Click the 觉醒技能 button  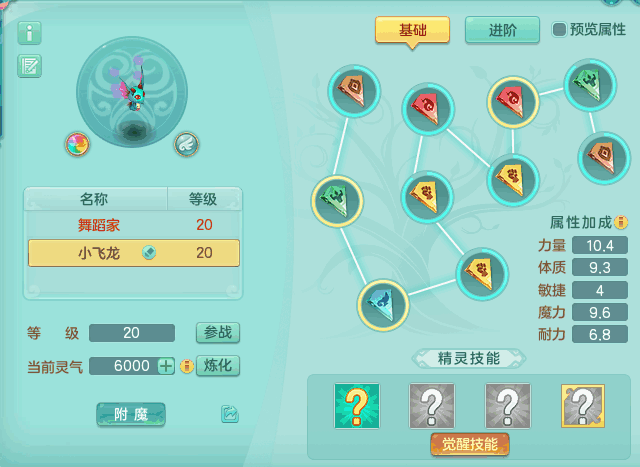pos(470,444)
